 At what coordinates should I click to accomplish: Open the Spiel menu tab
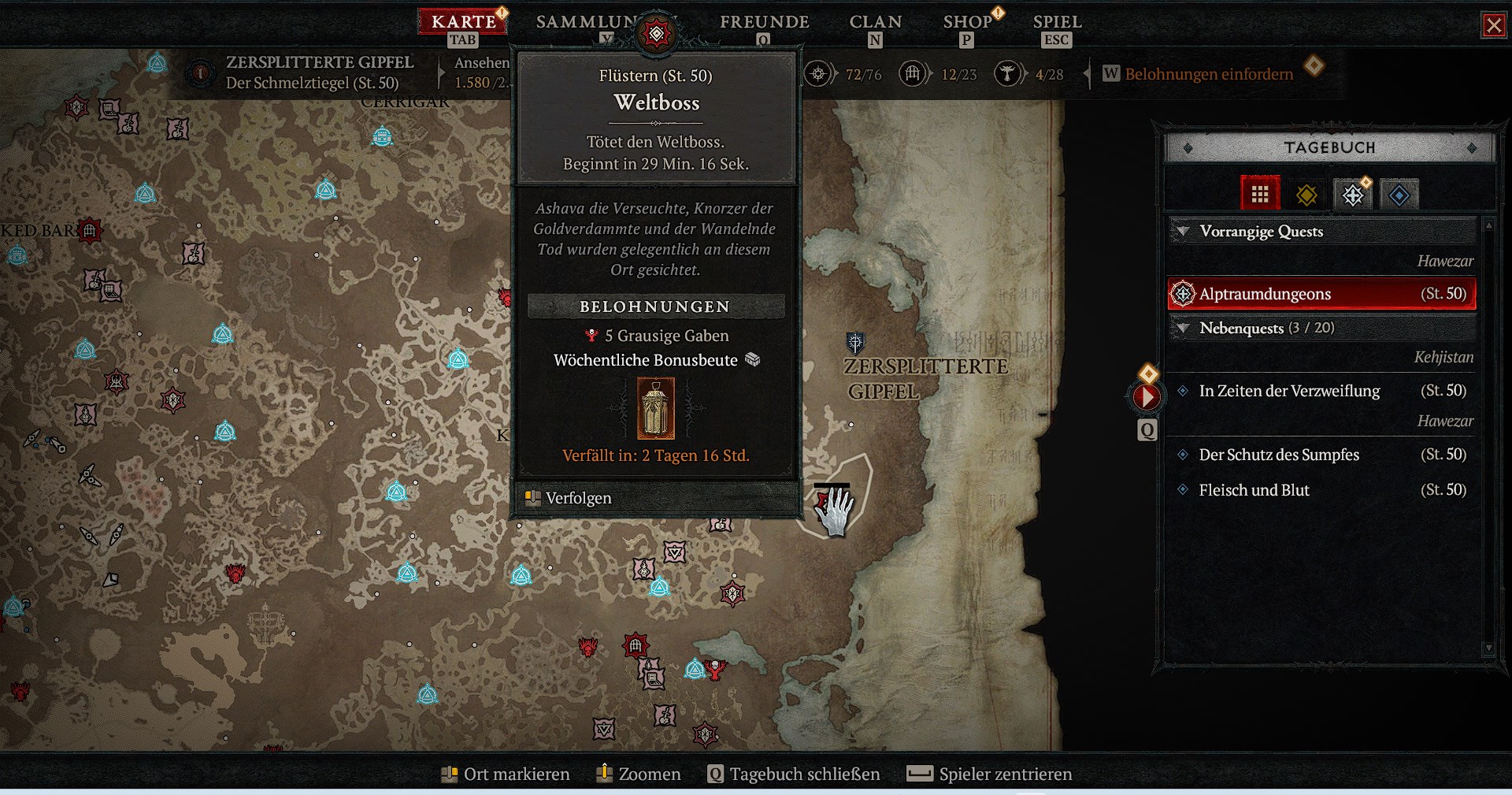click(1057, 22)
